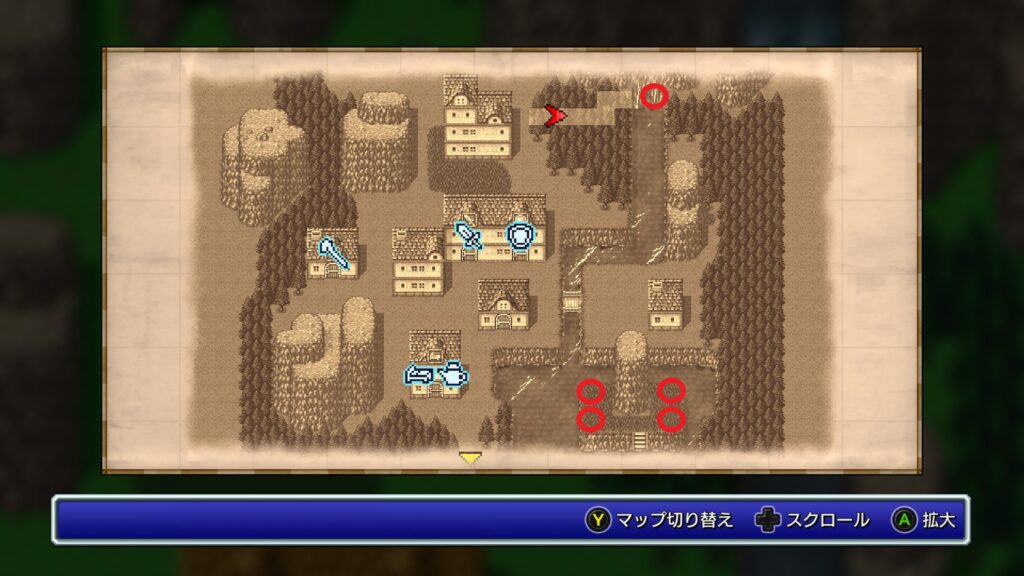Select the sword weapon shop marker
Viewport: 1024px width, 576px height.
[x=468, y=235]
